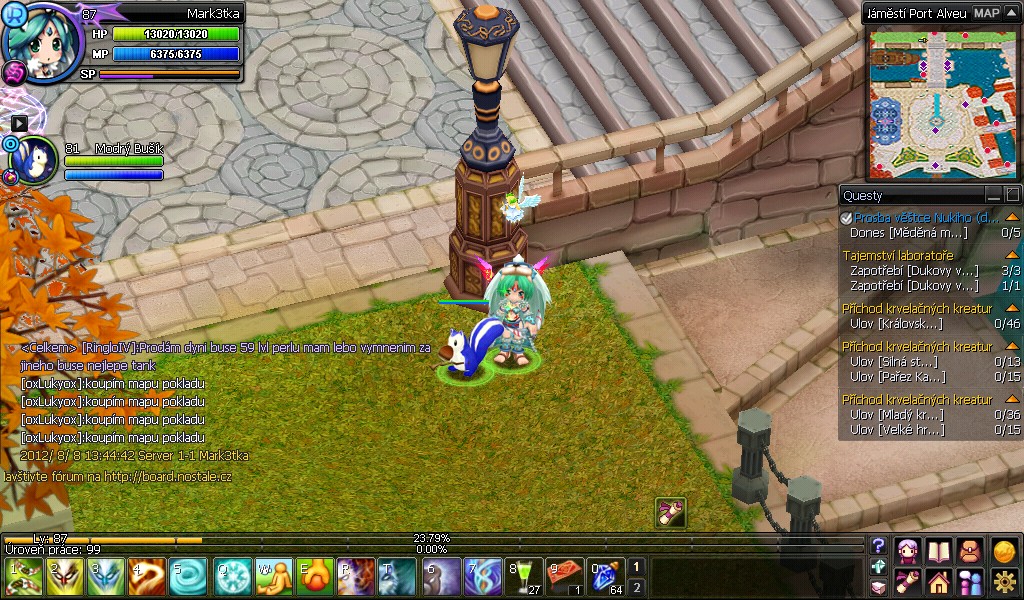Open the character menu with the pink-haired girl icon

pos(908,550)
